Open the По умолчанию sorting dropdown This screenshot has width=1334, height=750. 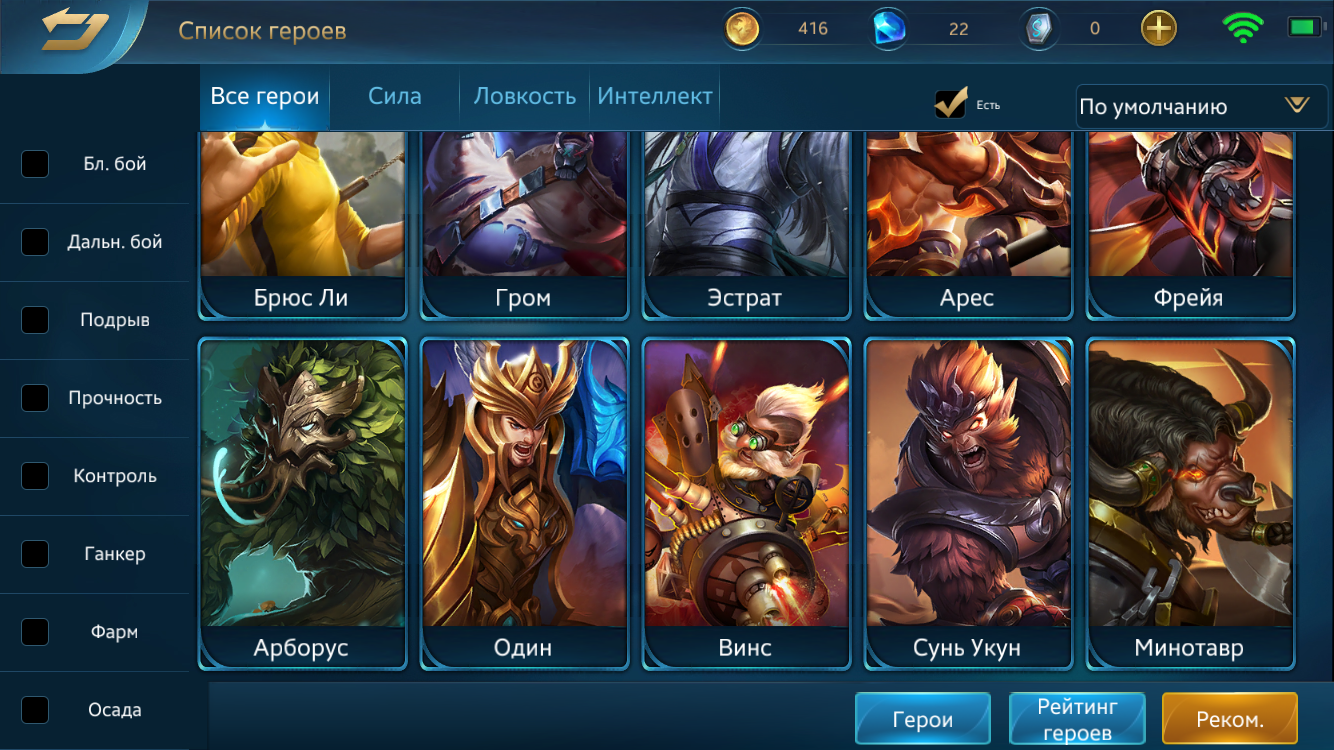[x=1199, y=106]
